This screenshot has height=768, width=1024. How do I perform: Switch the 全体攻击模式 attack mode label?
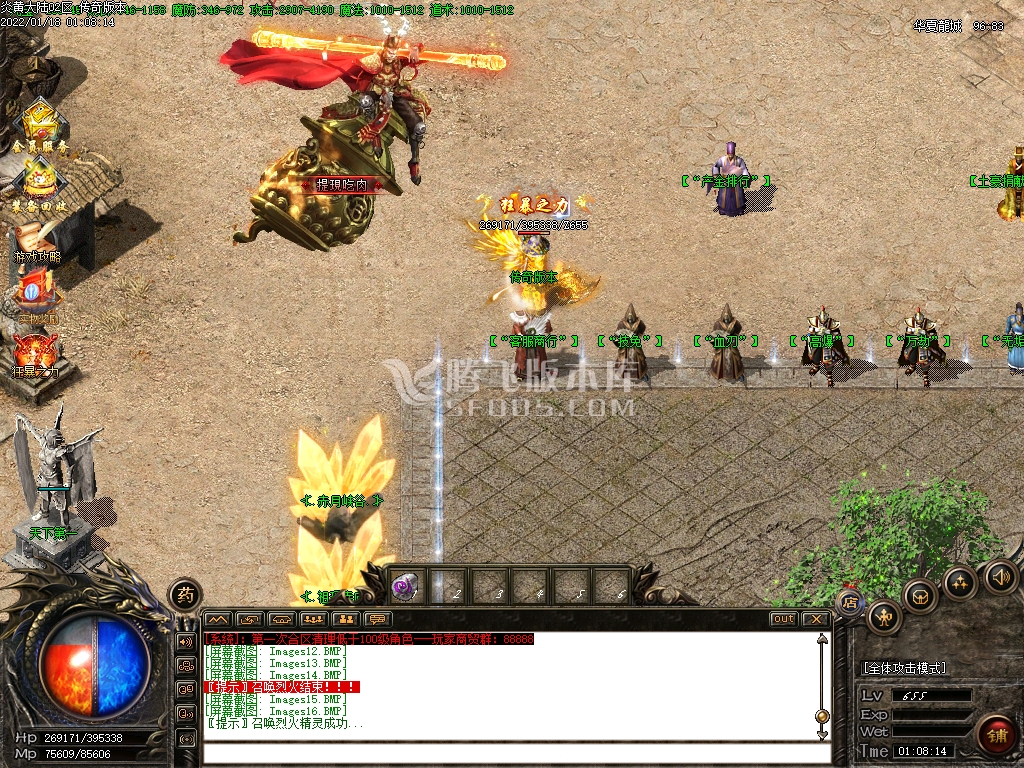[x=904, y=668]
